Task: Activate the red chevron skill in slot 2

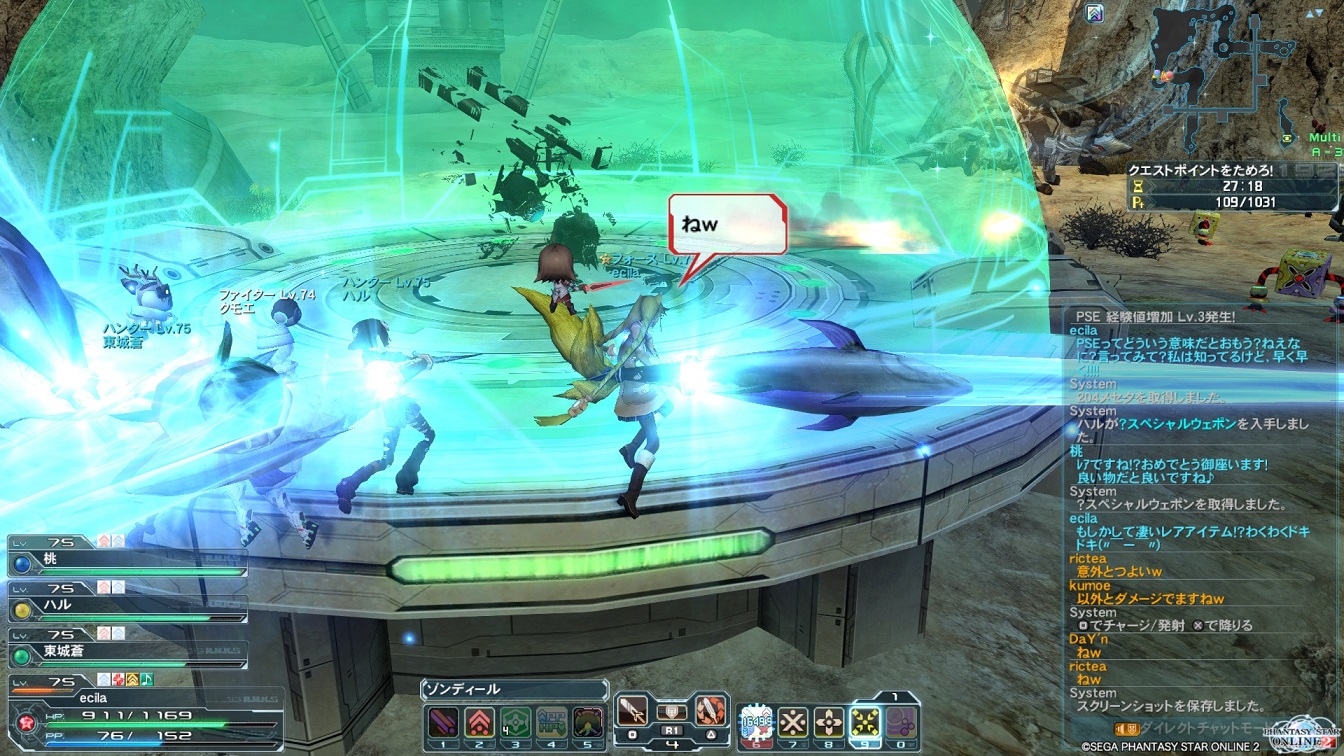Action: [479, 721]
